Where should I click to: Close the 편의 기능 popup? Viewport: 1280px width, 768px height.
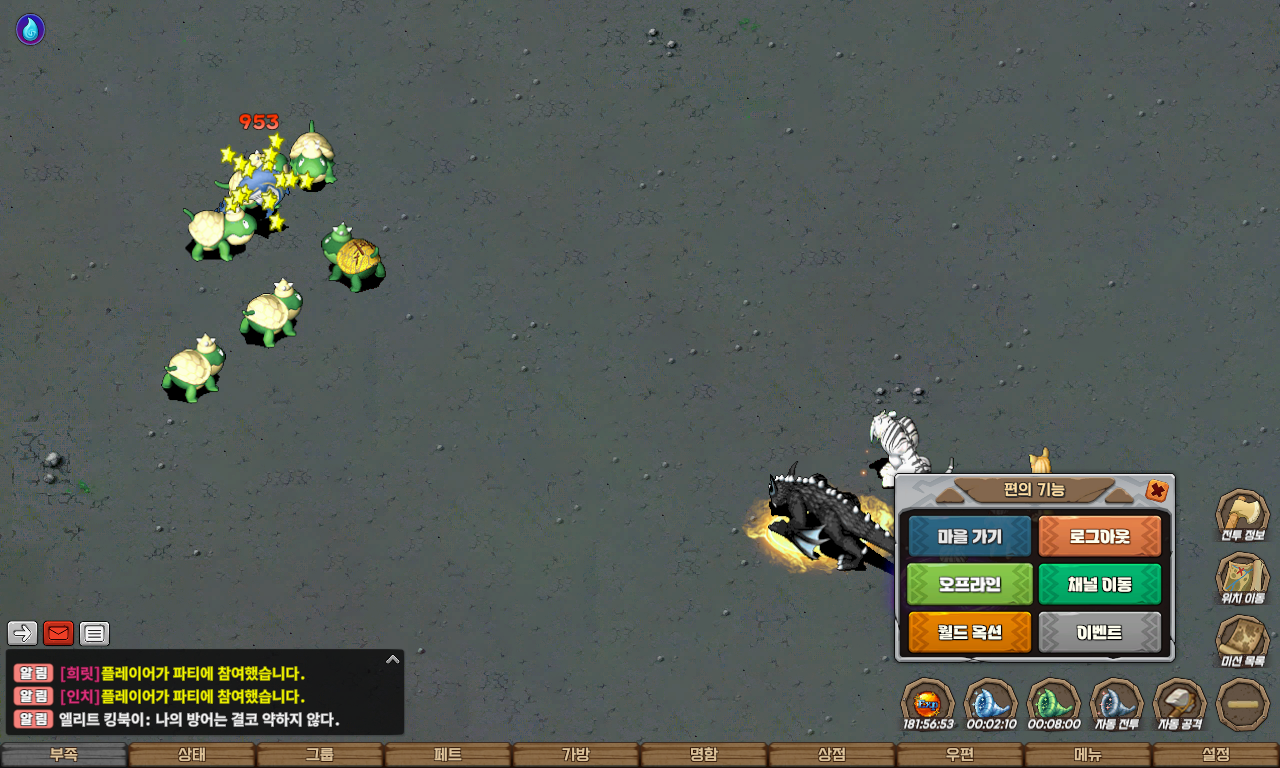click(1157, 490)
